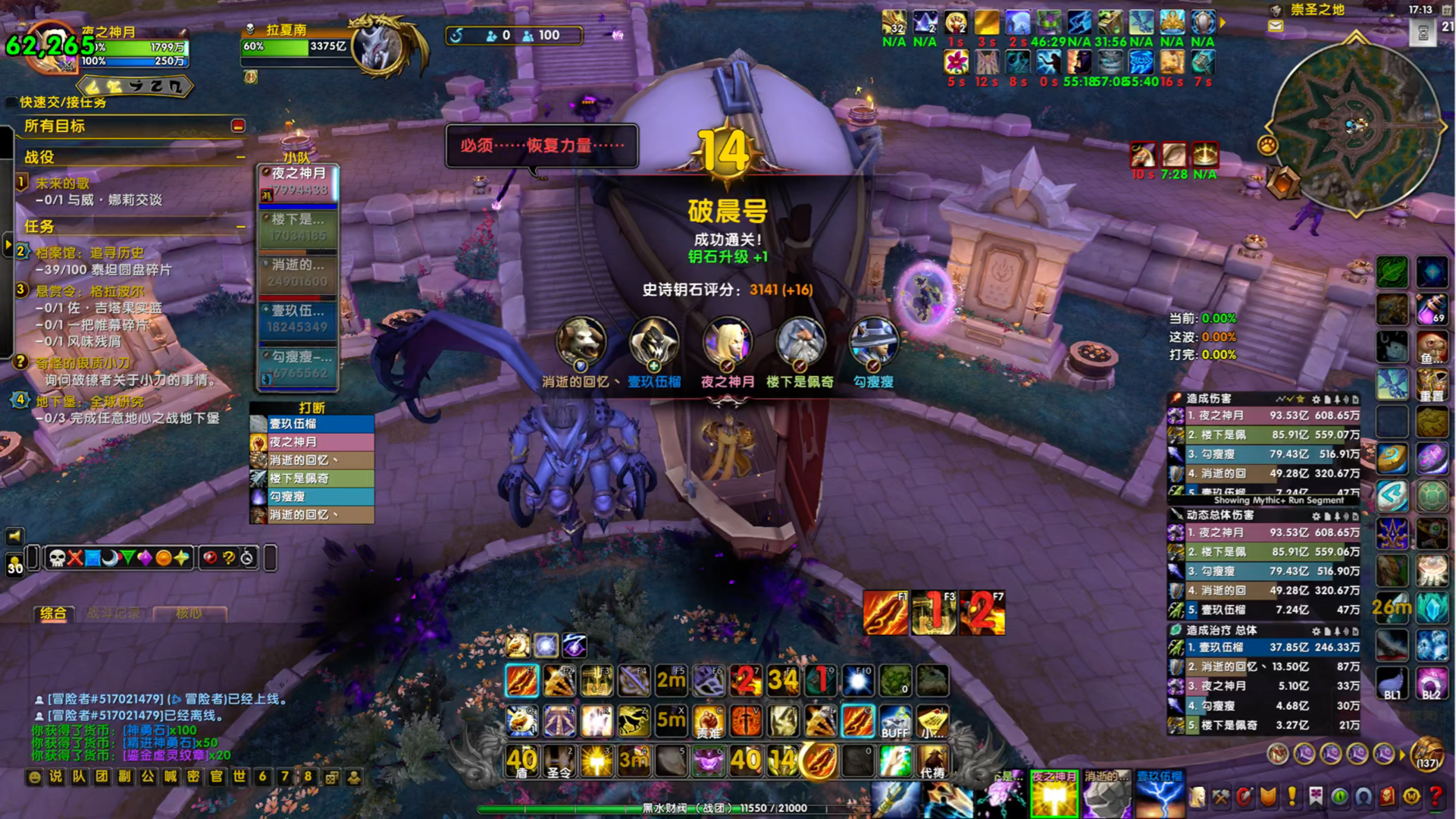Collapse the 战役 campaign section

(x=240, y=157)
